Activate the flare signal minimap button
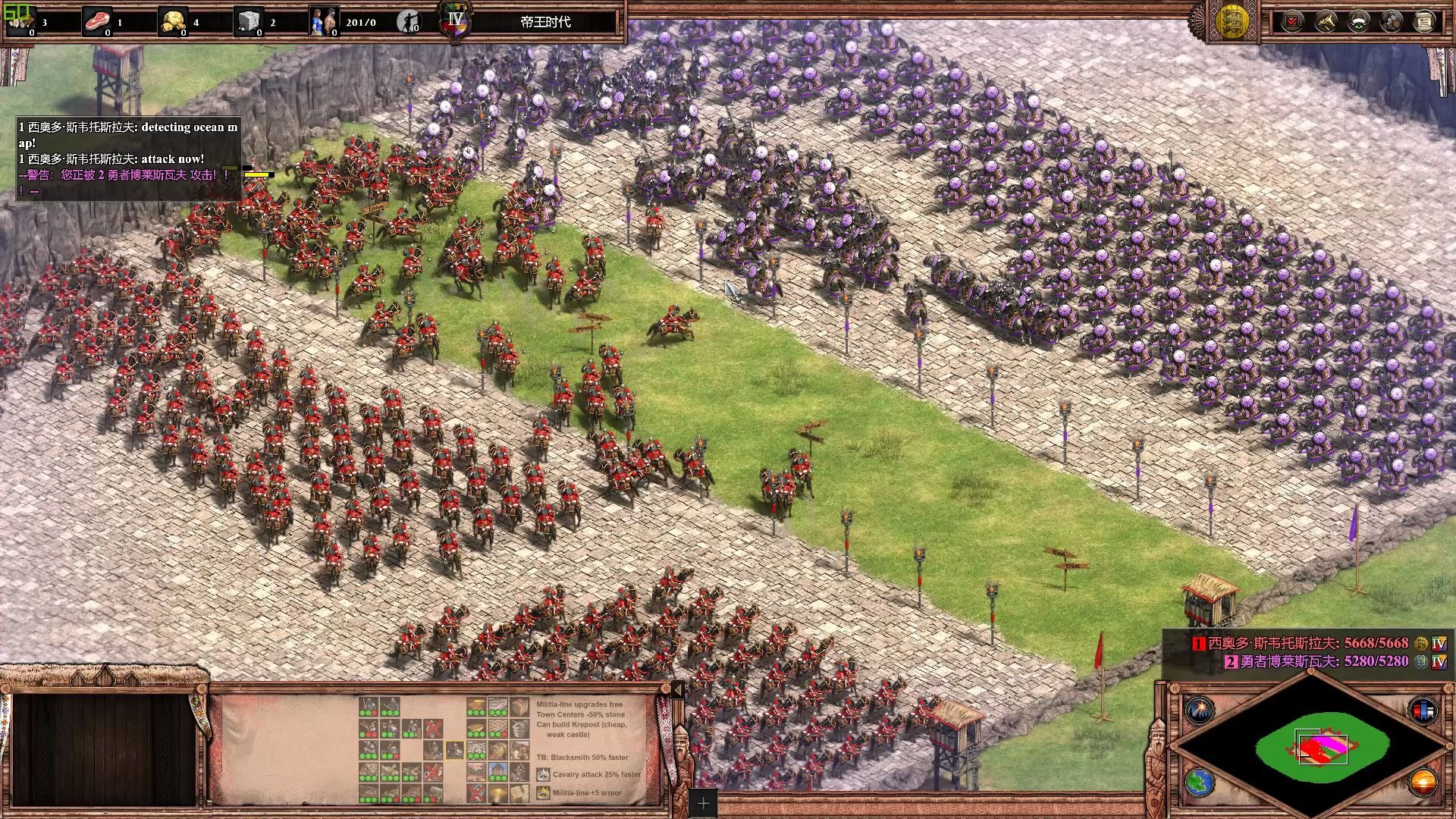 point(1200,711)
